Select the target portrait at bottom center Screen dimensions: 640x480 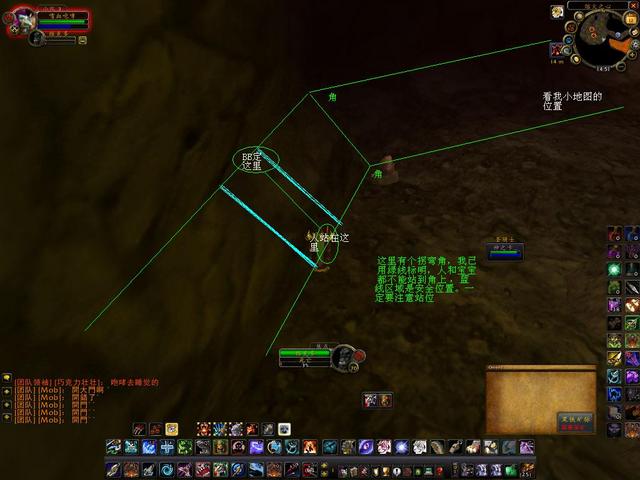pos(346,356)
